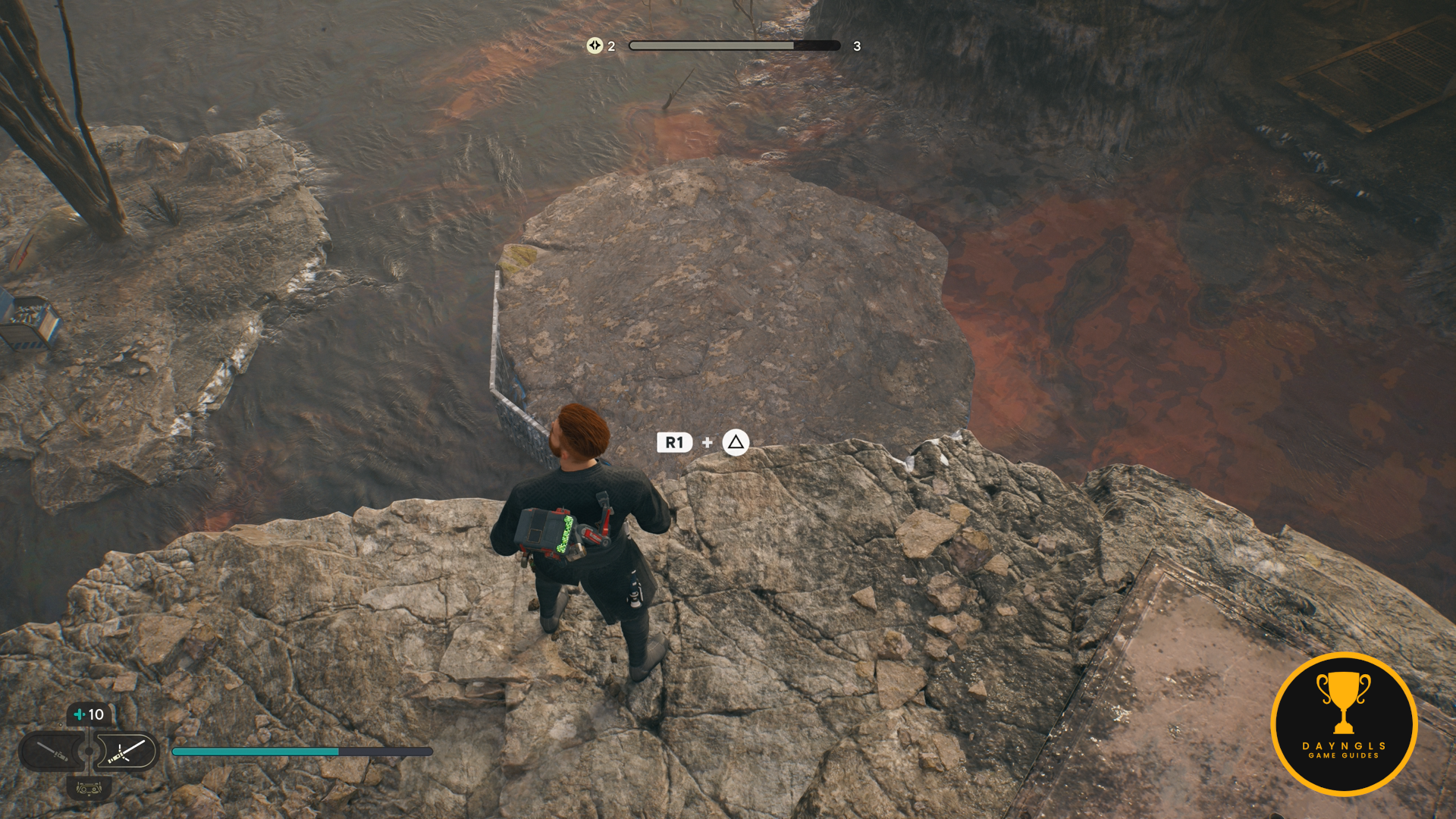1456x819 pixels.
Task: Use the stim canister healing icon
Action: [x=89, y=714]
